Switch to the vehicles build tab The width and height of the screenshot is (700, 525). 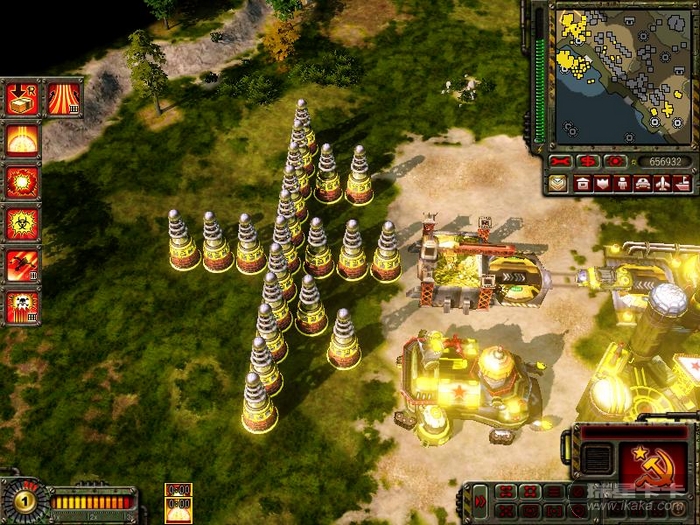[x=642, y=184]
